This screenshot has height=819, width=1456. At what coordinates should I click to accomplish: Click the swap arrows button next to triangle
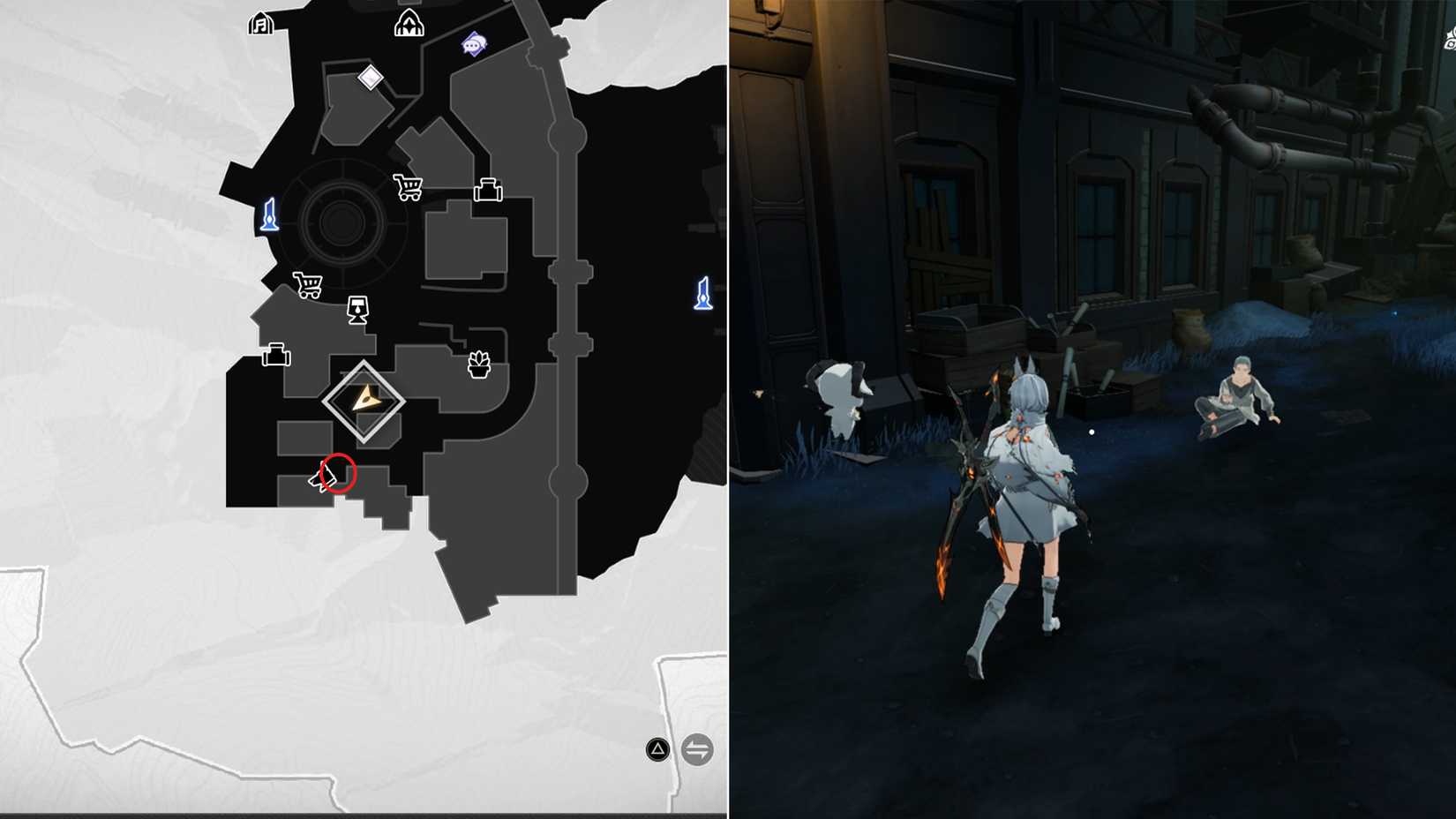pos(696,749)
